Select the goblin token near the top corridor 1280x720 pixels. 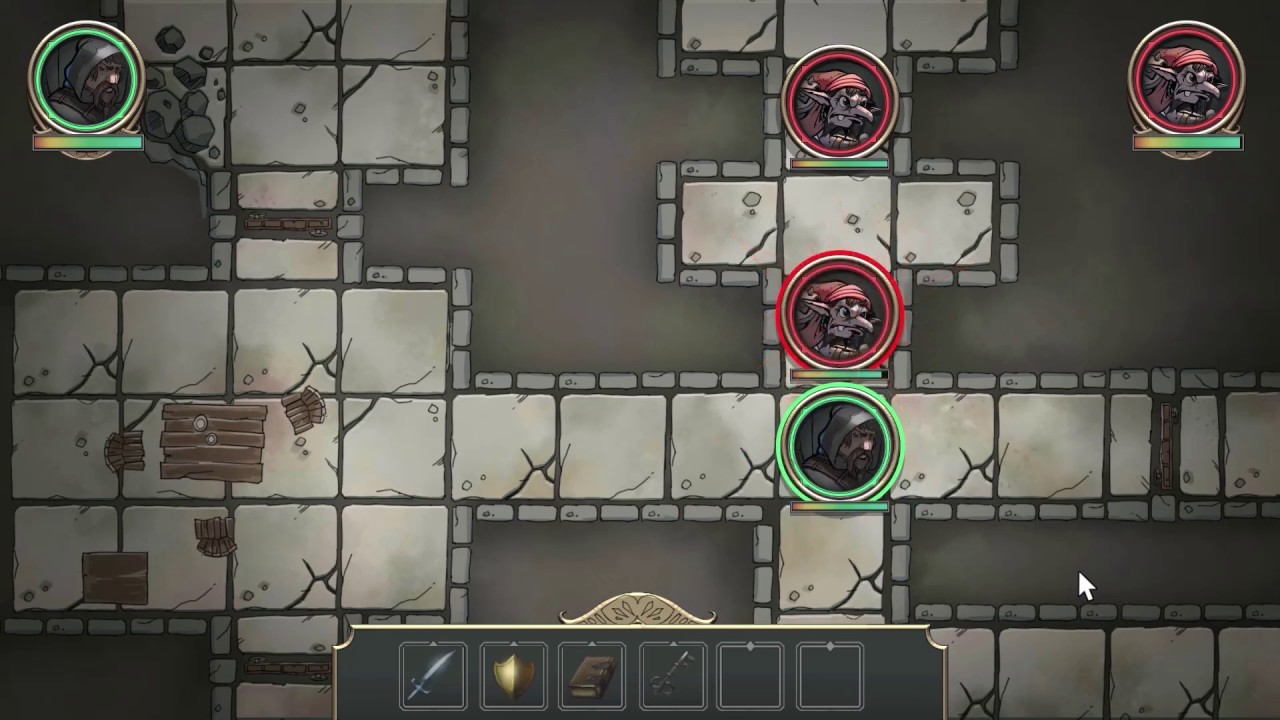click(840, 100)
